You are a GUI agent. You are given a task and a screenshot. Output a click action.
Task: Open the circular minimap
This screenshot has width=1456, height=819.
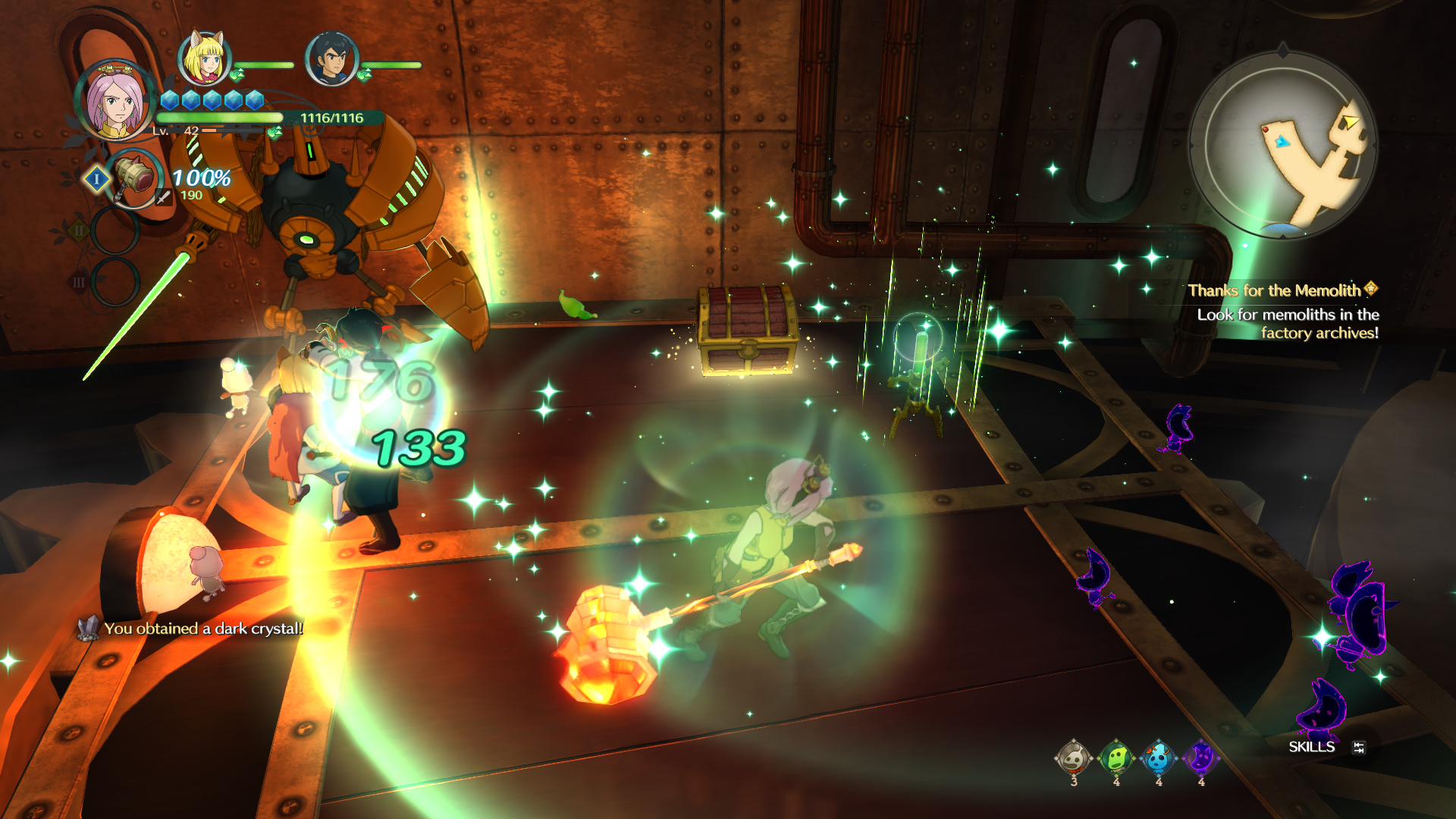(x=1282, y=144)
